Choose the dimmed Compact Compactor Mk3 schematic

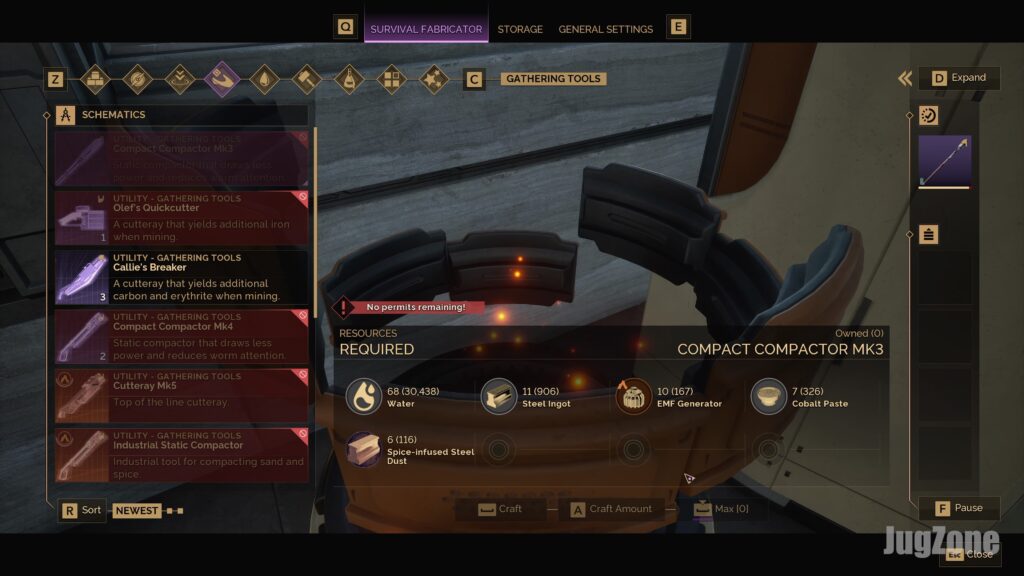(181, 158)
